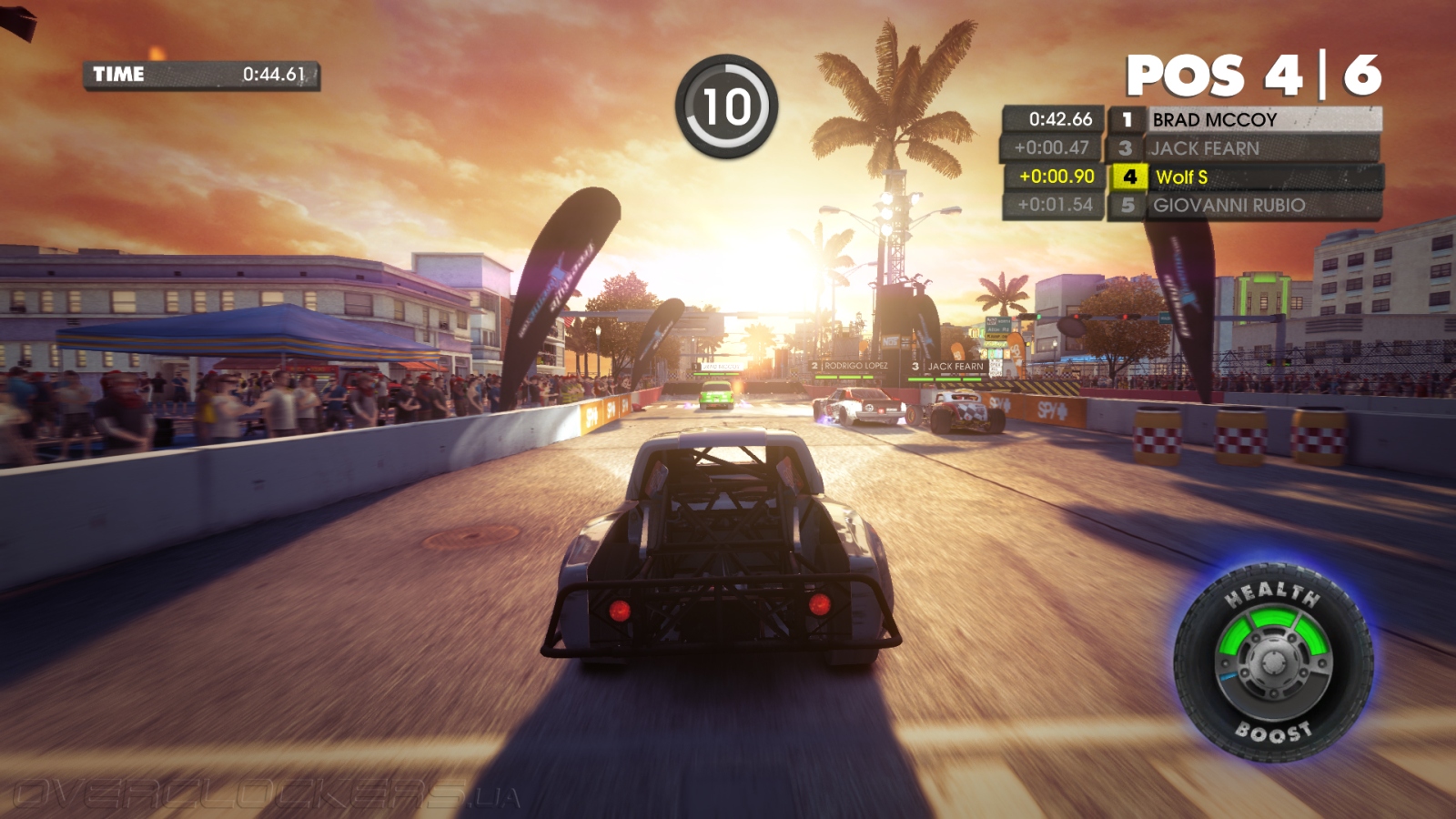
Task: Click the Health and Boost tire gauge
Action: point(1273,662)
